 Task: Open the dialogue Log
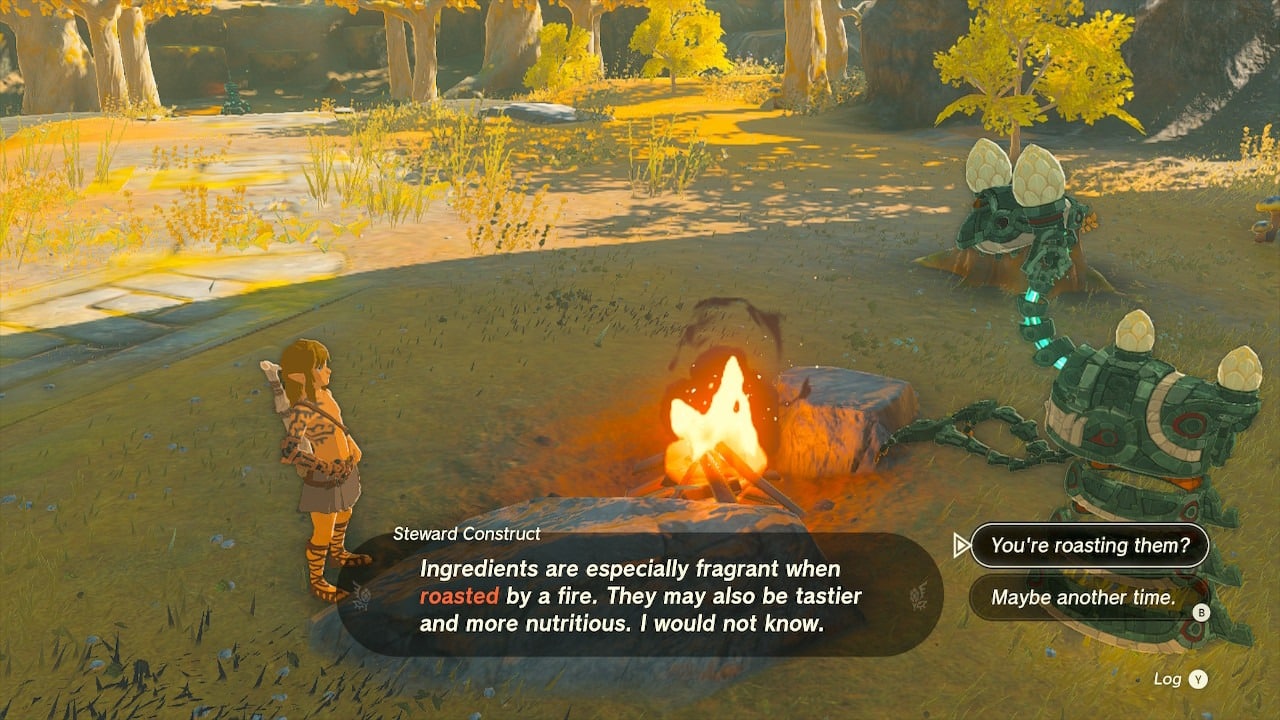click(x=1180, y=679)
